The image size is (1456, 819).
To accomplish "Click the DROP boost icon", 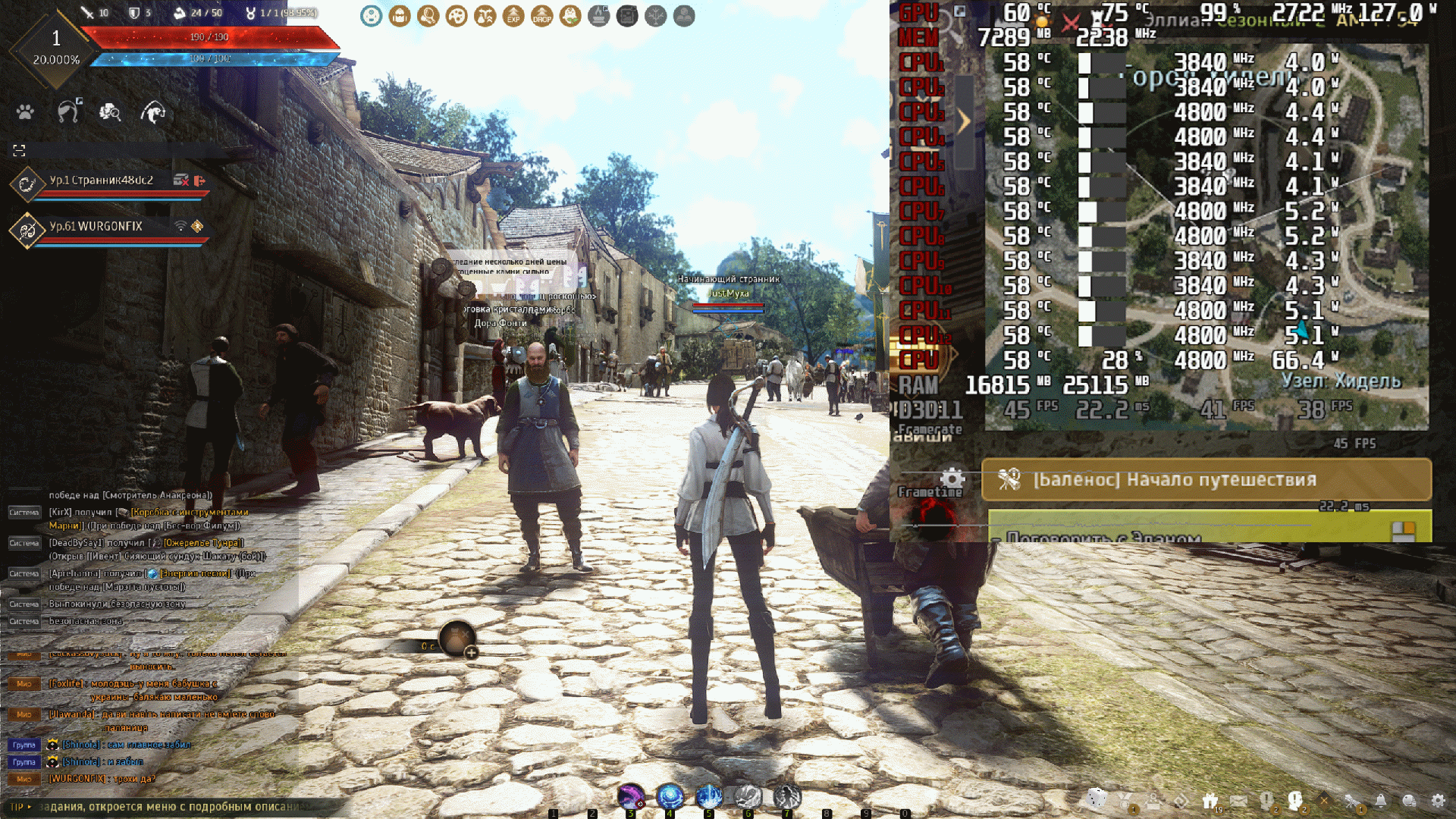I will [x=541, y=16].
